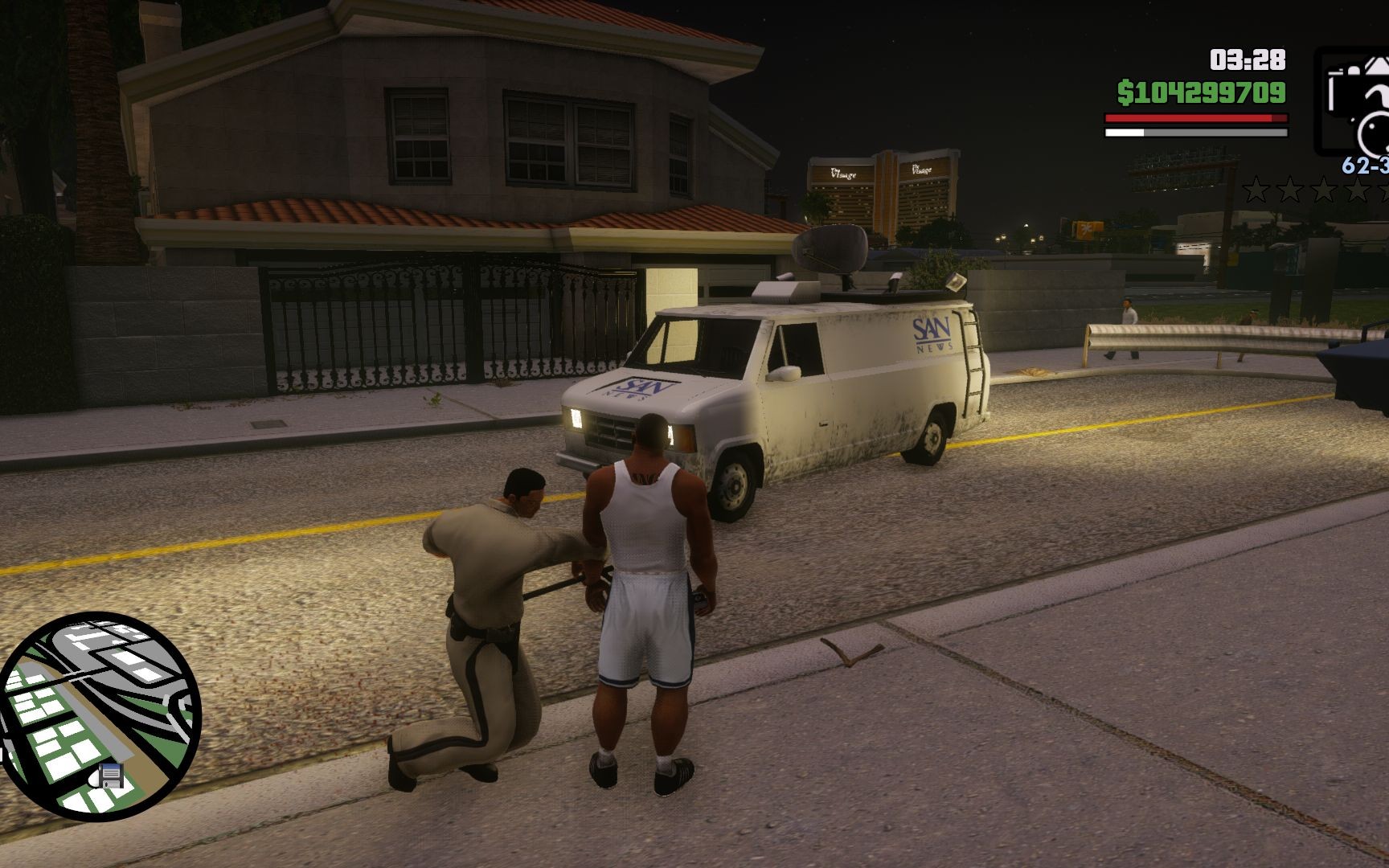Select the save disk icon on the minimap
1389x868 pixels.
point(109,776)
